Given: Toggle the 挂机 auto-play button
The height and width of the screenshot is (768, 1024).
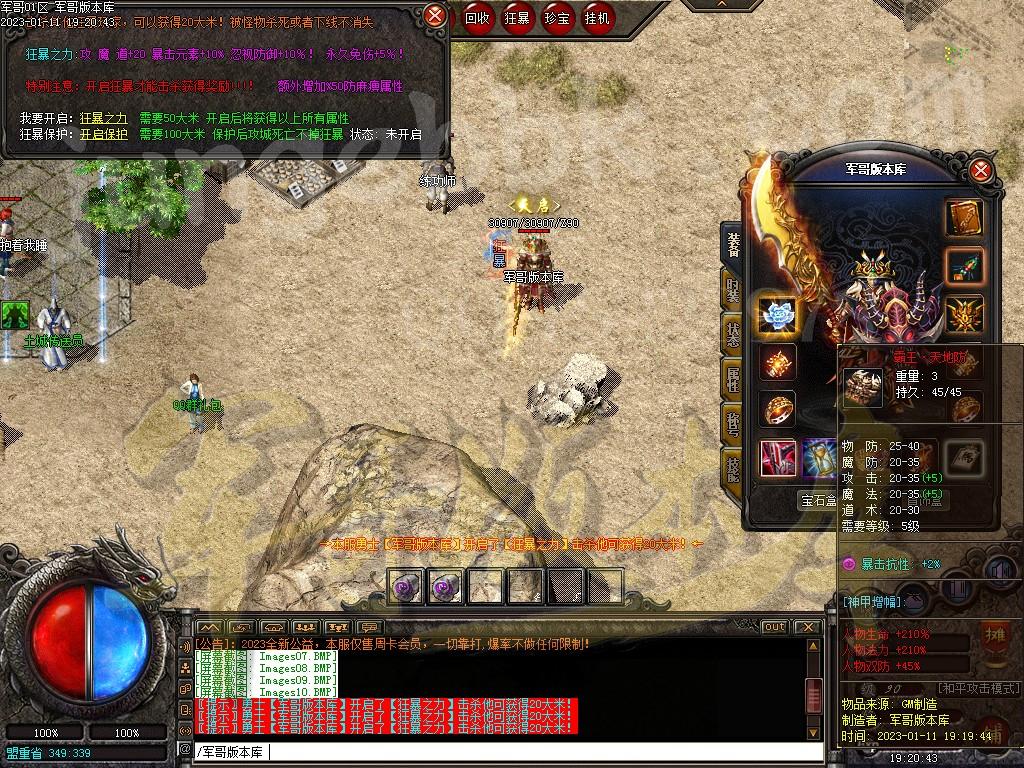Looking at the screenshot, I should coord(597,17).
